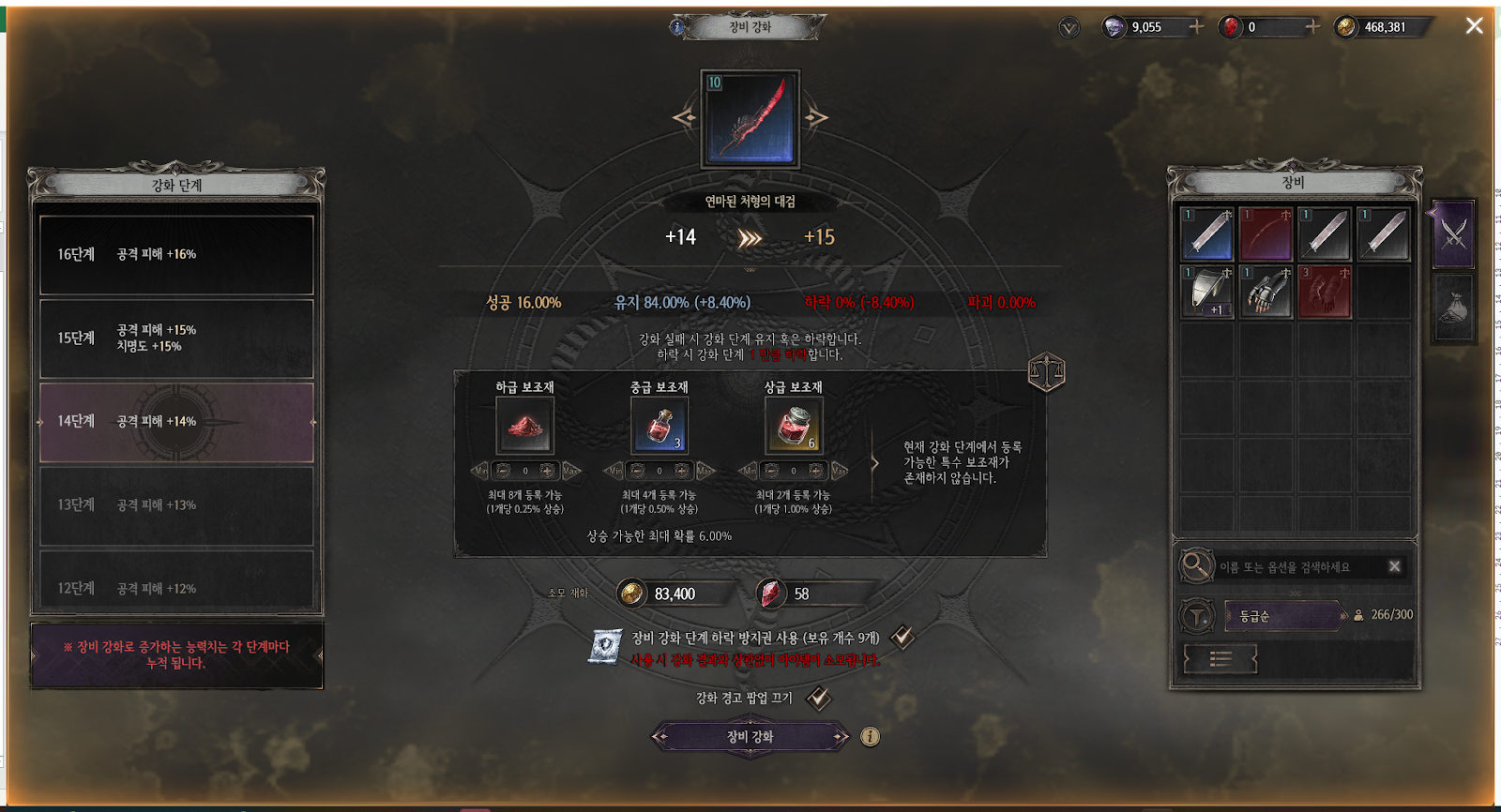Close the equipment enhancement screen
This screenshot has height=812, width=1501.
[x=1474, y=26]
